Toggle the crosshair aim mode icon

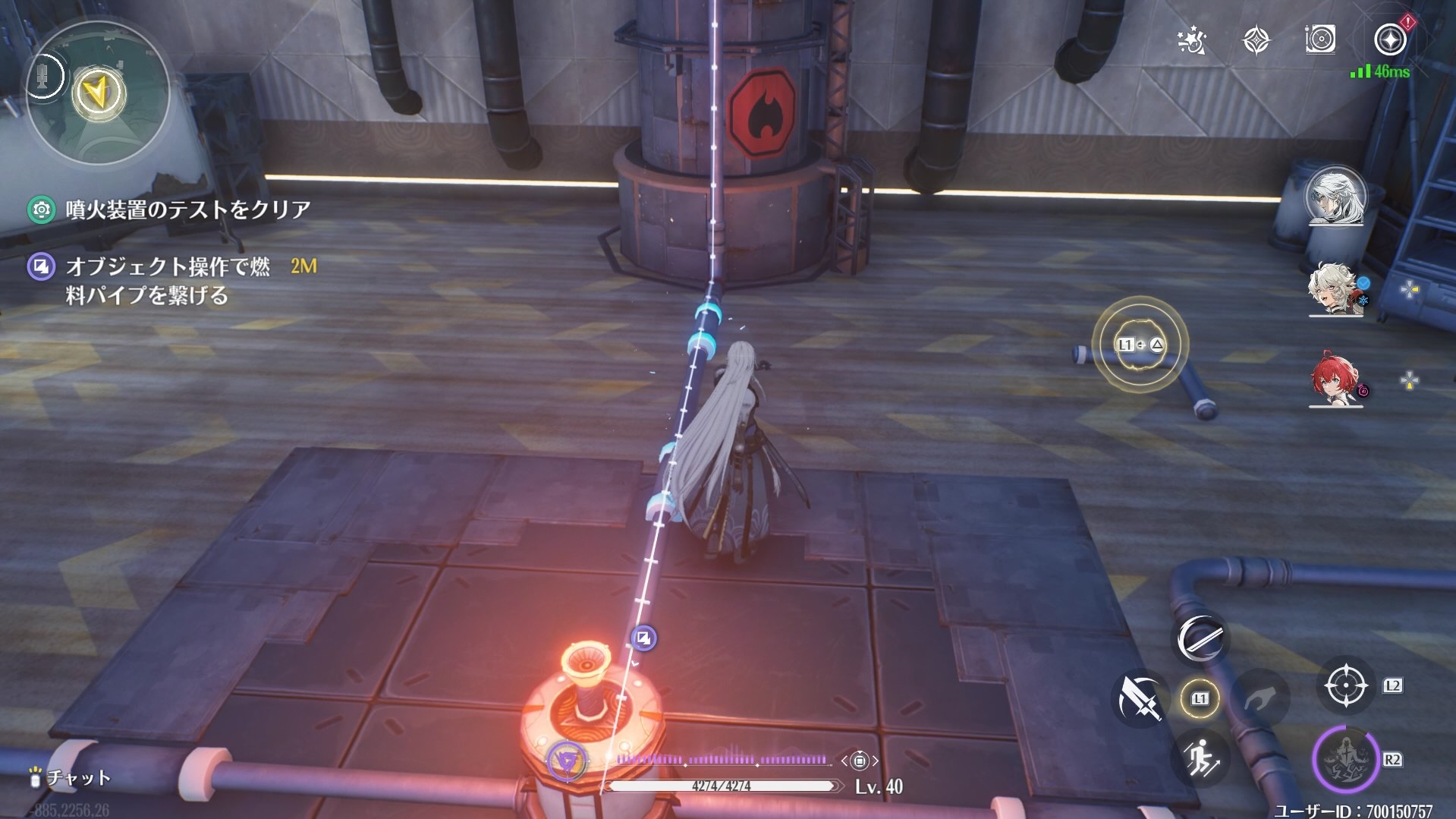click(x=1346, y=685)
